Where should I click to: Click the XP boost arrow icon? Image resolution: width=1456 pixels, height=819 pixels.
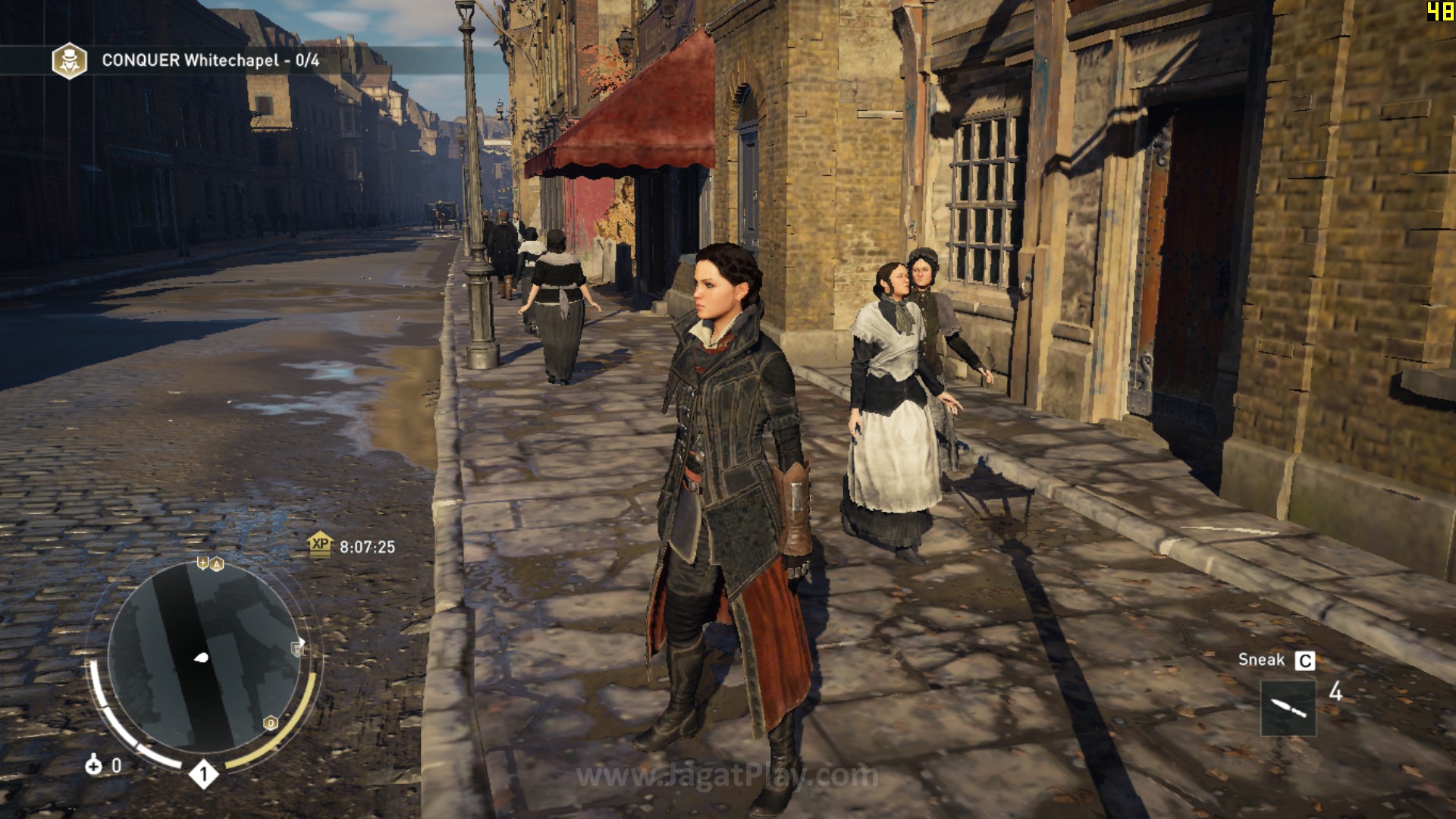pyautogui.click(x=320, y=544)
